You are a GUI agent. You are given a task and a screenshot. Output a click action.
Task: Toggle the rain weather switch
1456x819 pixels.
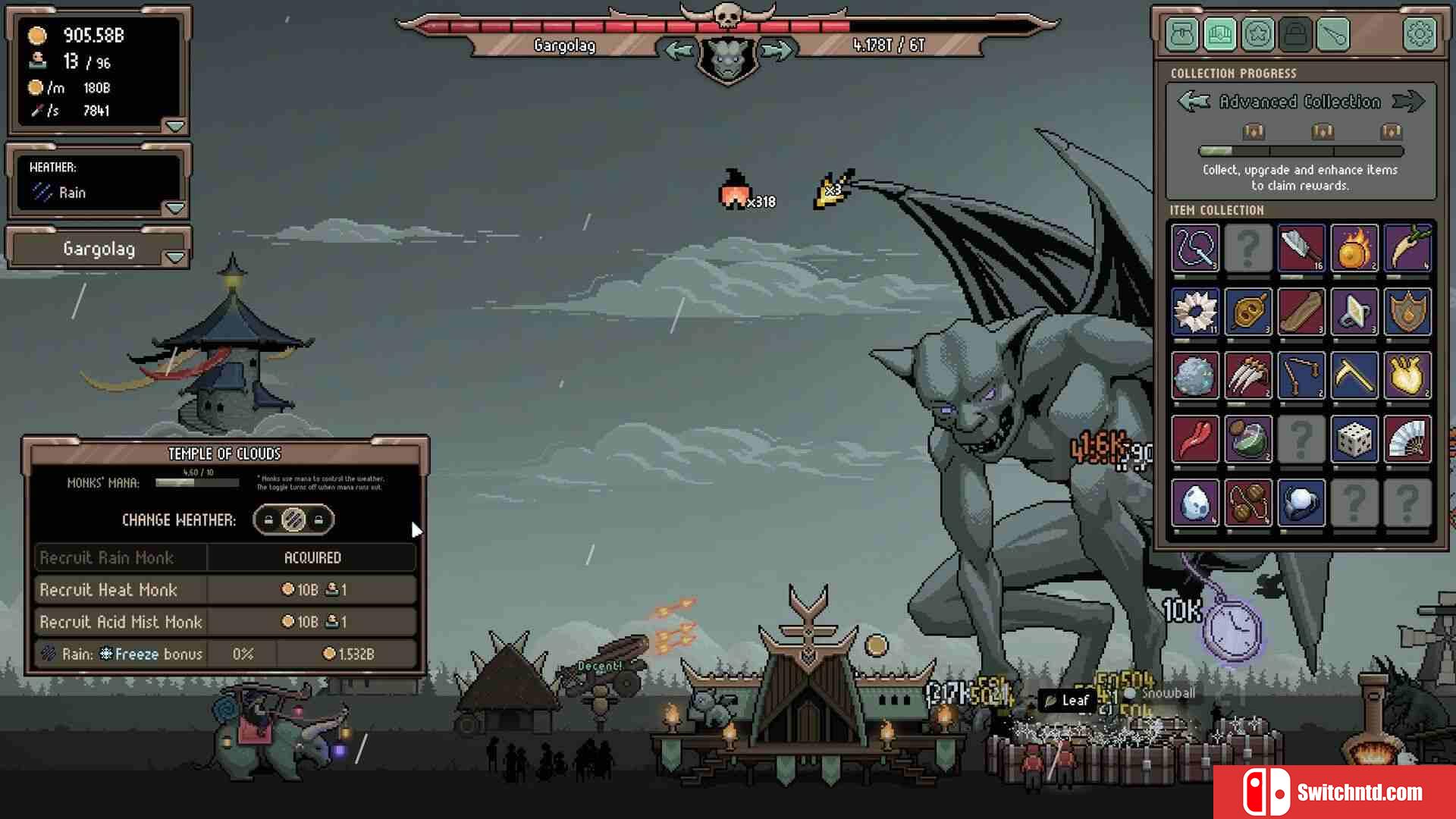(293, 520)
